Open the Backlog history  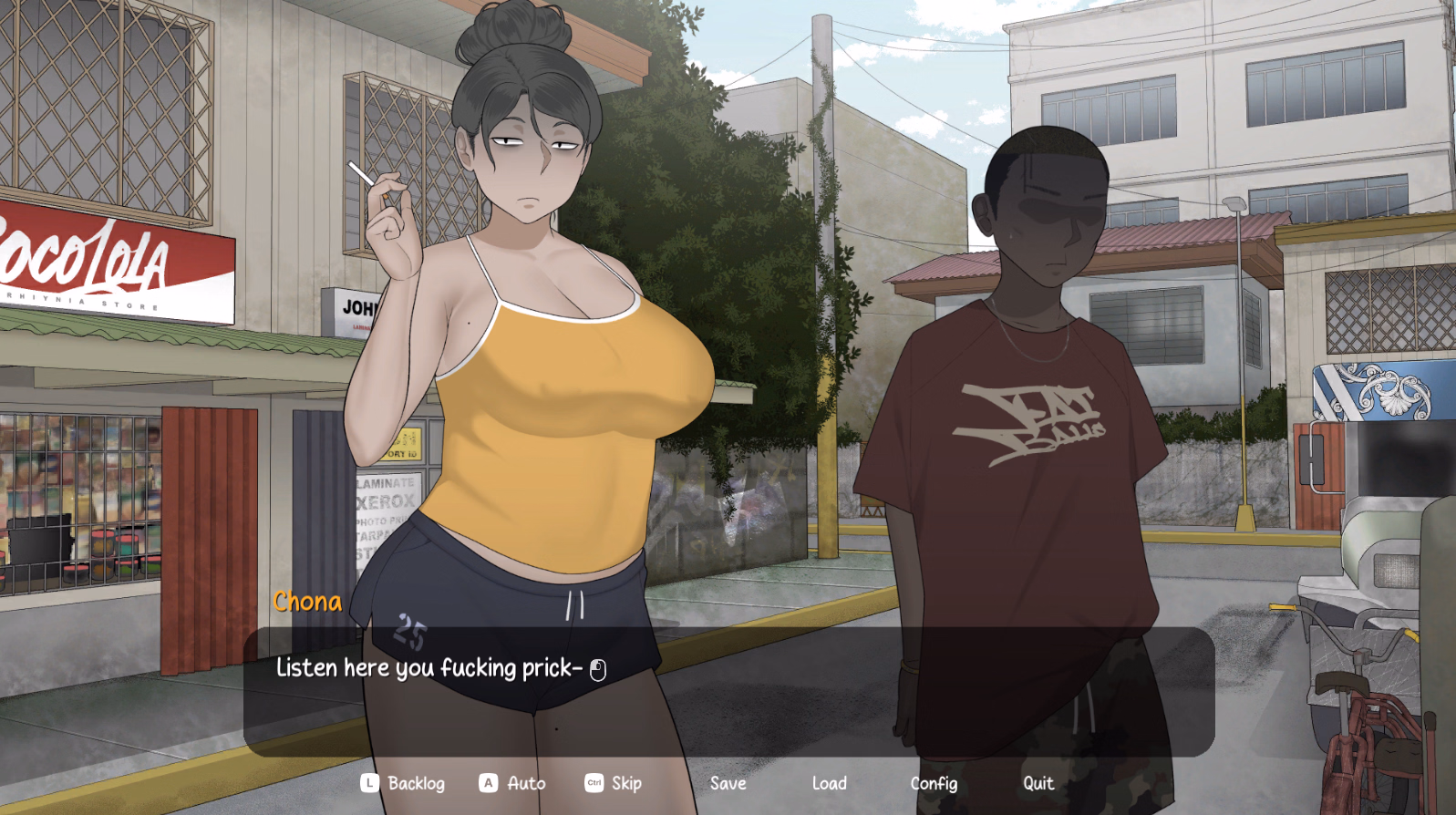pos(416,783)
